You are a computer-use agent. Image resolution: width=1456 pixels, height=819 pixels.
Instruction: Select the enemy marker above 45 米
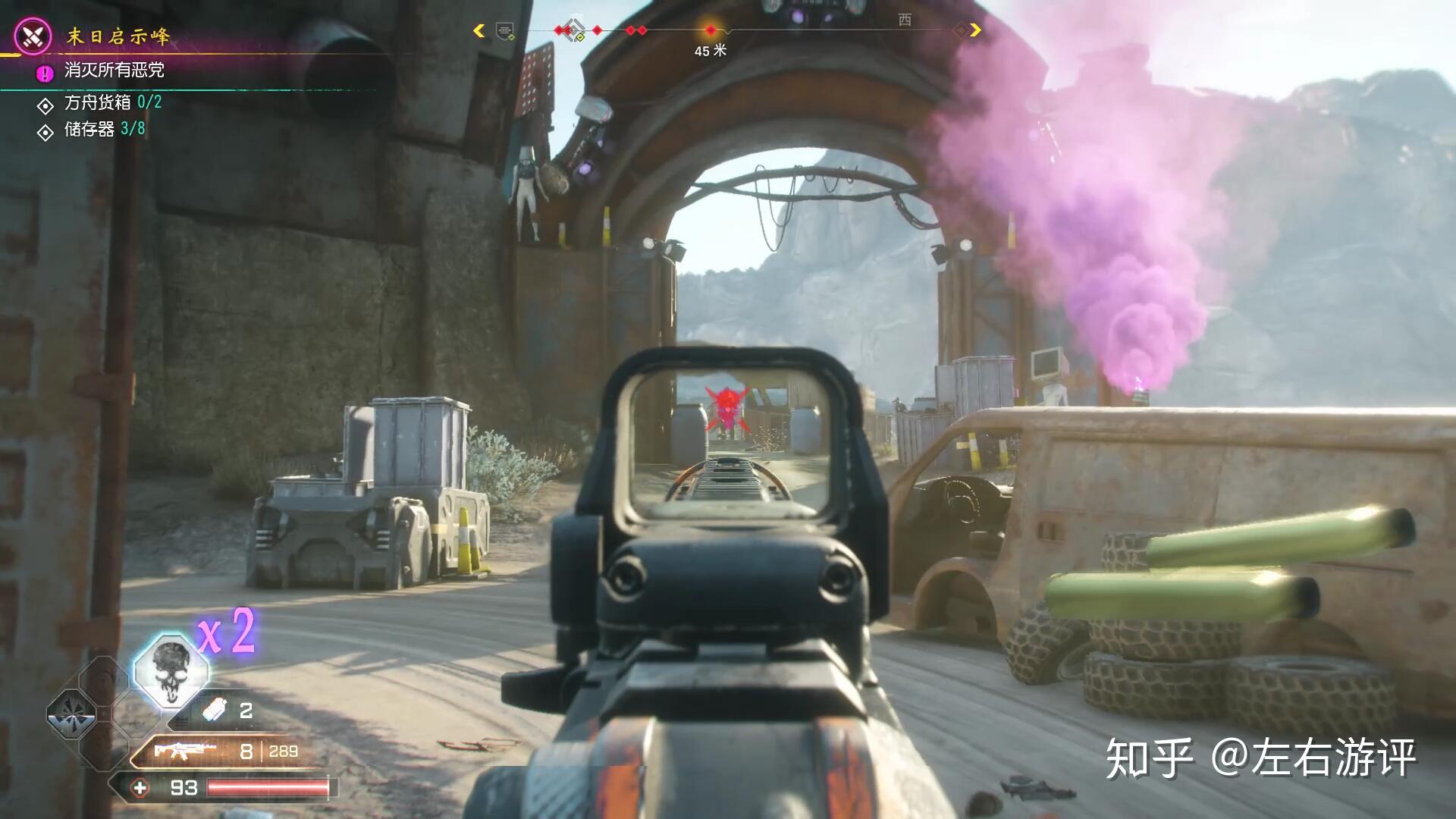pos(711,30)
